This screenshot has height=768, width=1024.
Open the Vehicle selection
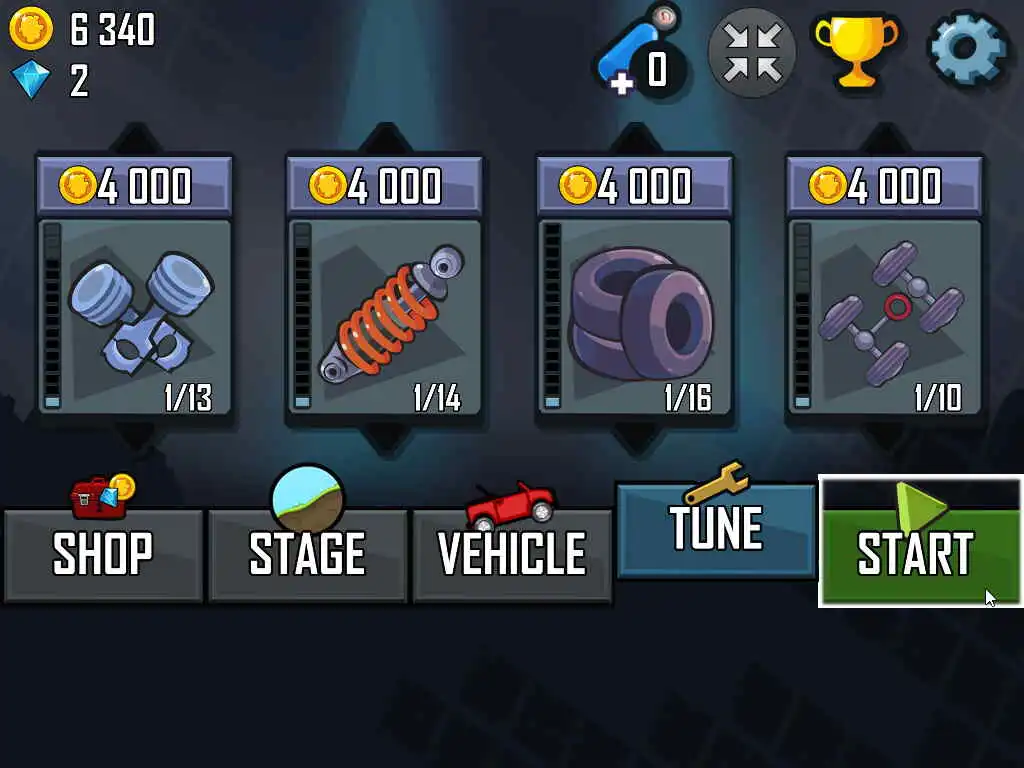(x=512, y=555)
